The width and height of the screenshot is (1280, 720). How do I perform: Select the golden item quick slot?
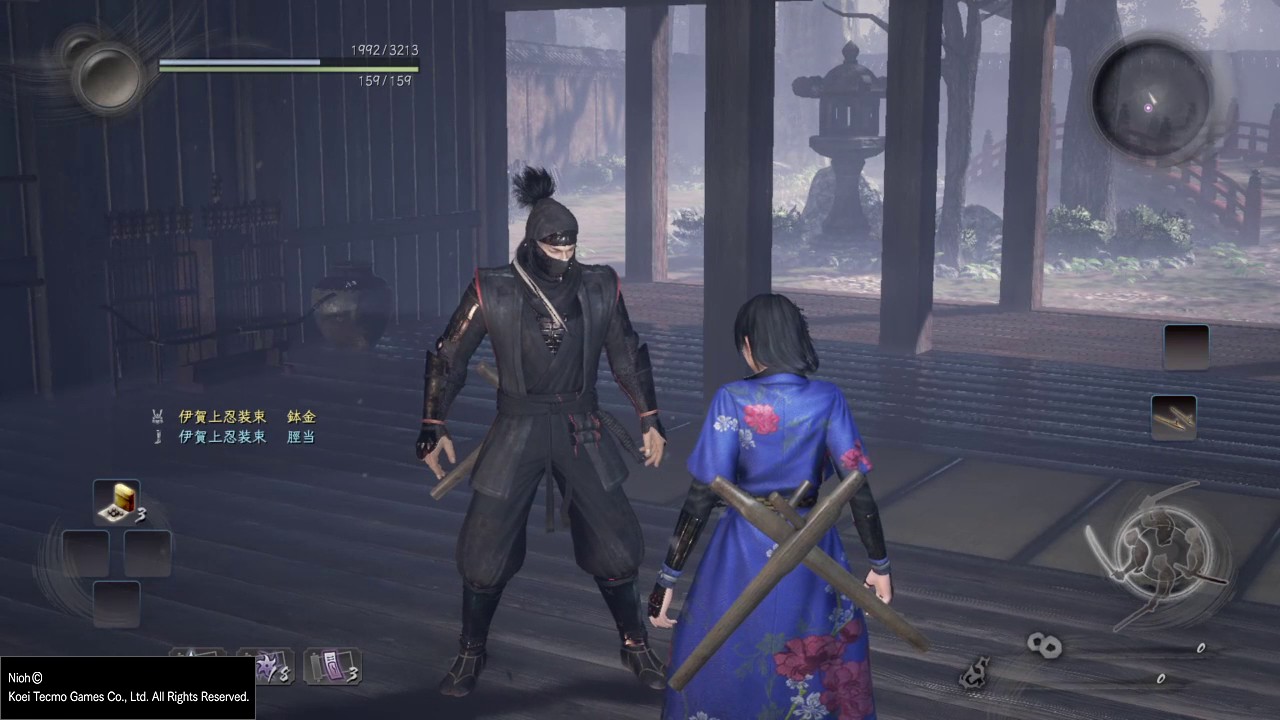coord(117,502)
